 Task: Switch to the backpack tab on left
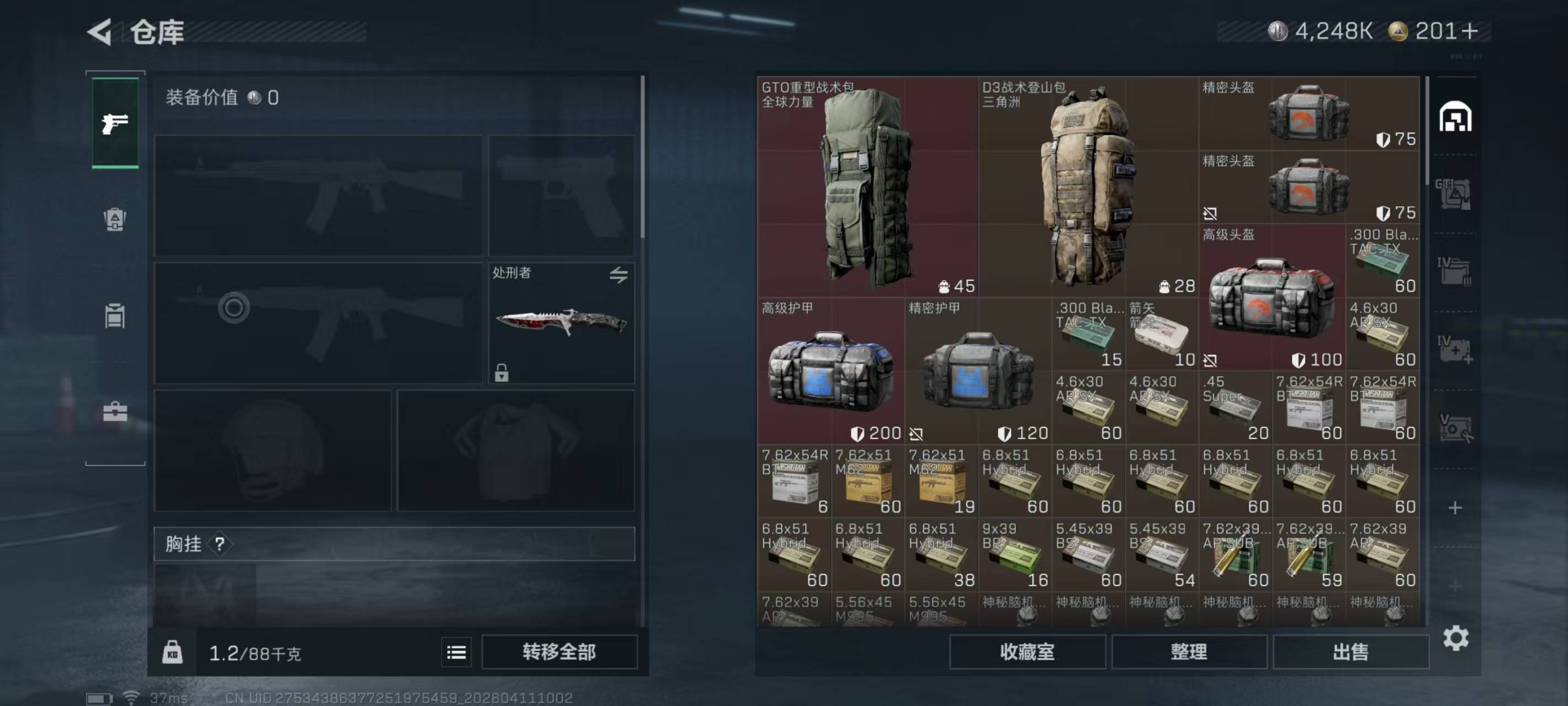[x=115, y=220]
